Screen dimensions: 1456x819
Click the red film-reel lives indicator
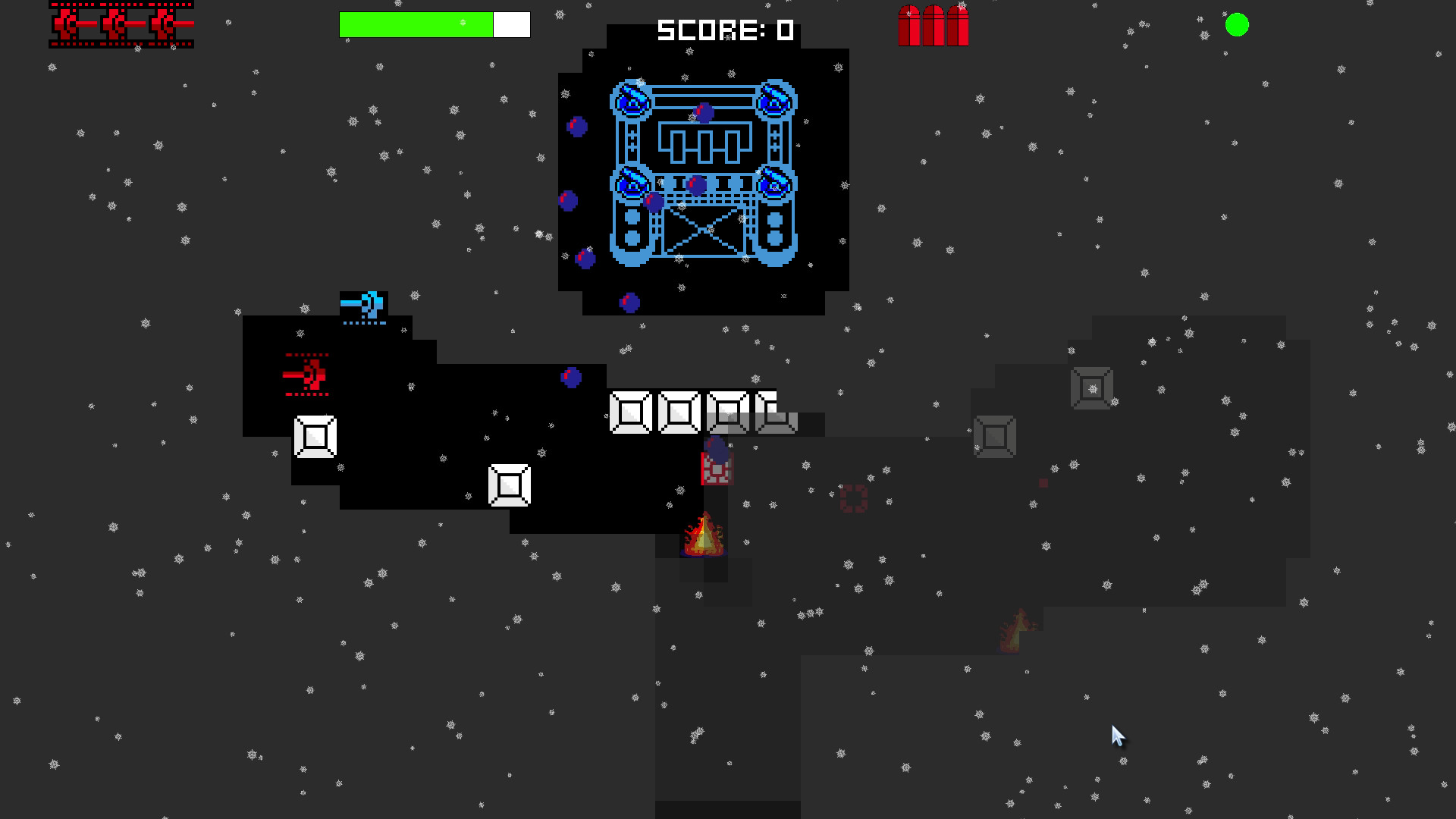click(x=121, y=24)
